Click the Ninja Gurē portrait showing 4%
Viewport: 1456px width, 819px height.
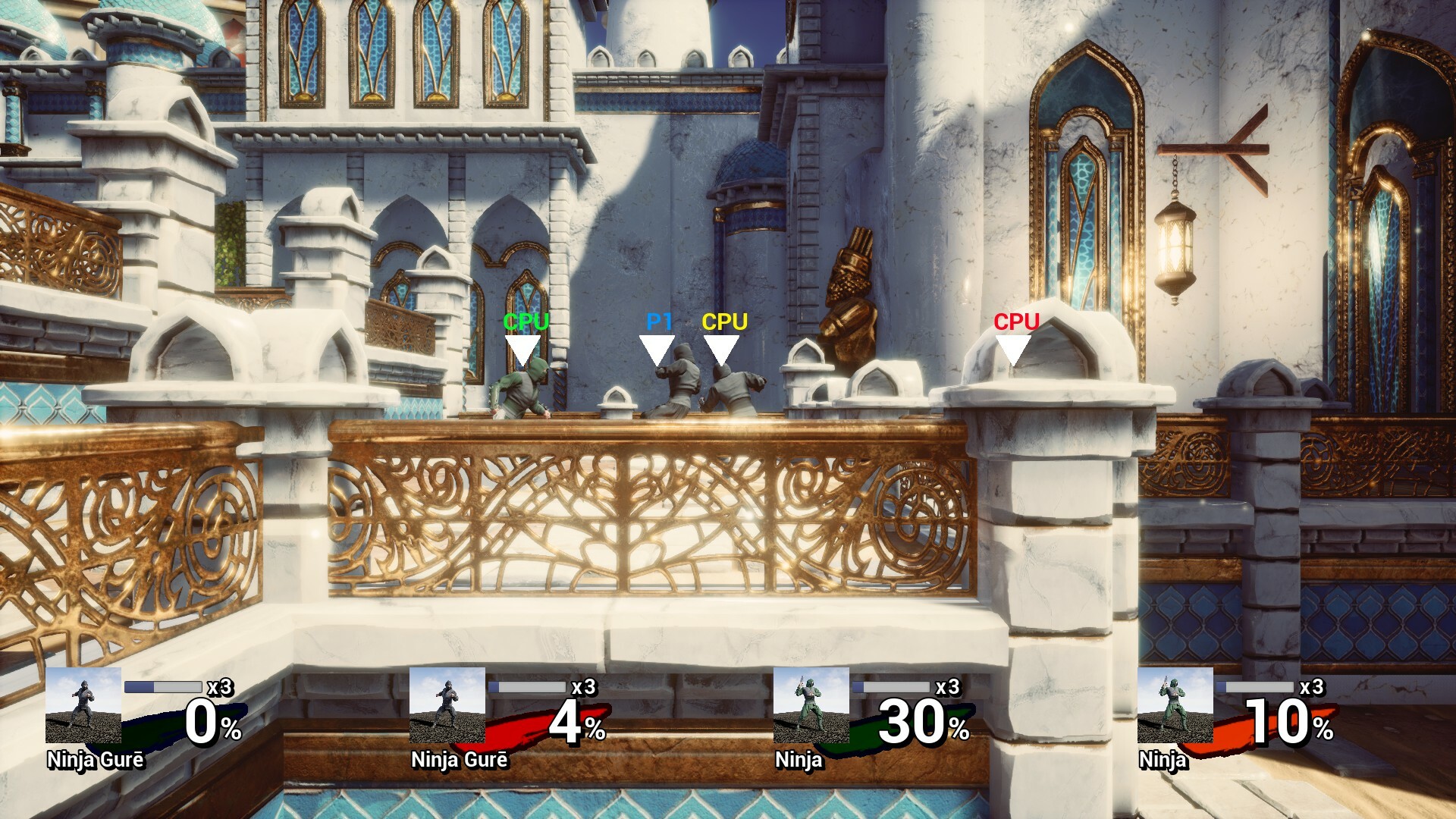tap(447, 705)
